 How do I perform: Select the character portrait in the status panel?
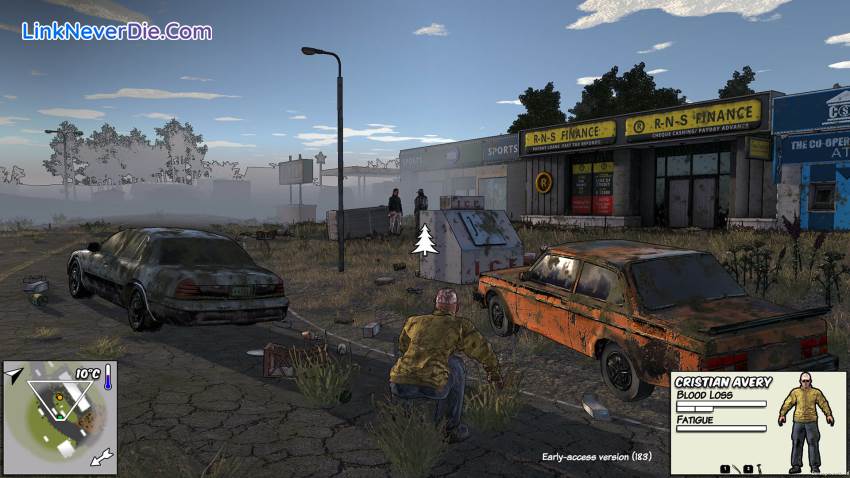coord(806,420)
